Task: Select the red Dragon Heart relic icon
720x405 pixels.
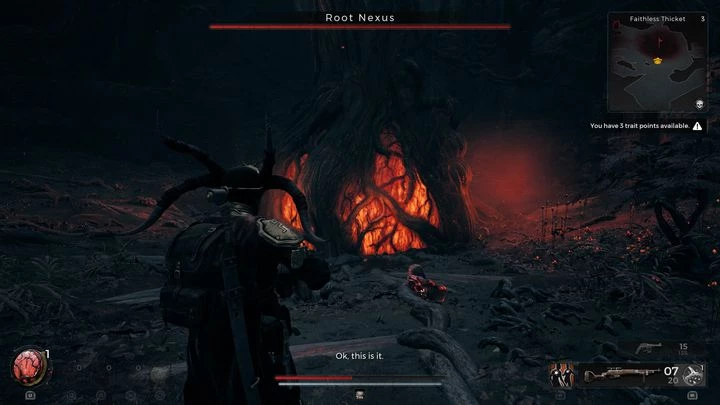Action: [x=28, y=367]
